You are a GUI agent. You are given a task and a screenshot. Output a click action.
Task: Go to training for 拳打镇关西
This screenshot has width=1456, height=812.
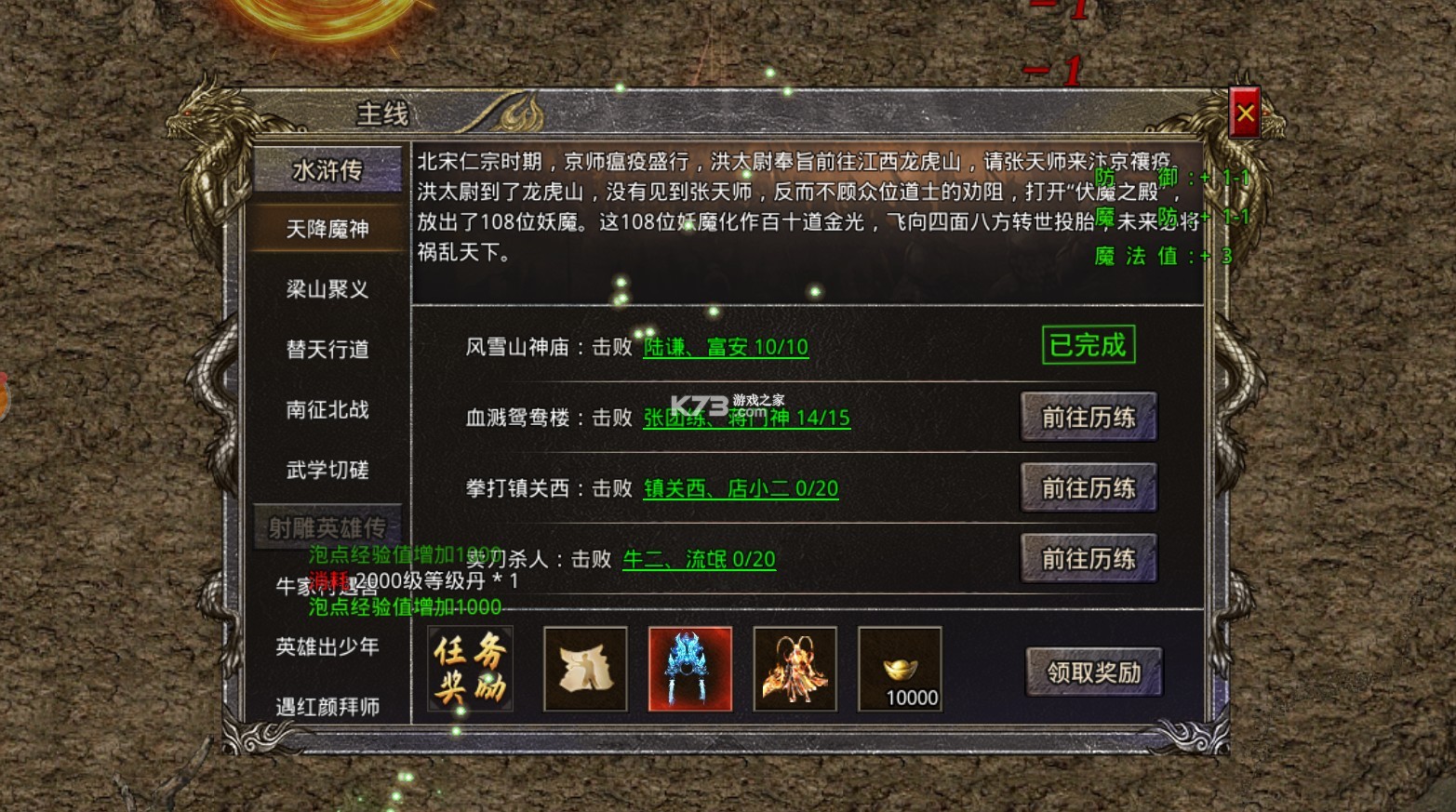click(1089, 488)
